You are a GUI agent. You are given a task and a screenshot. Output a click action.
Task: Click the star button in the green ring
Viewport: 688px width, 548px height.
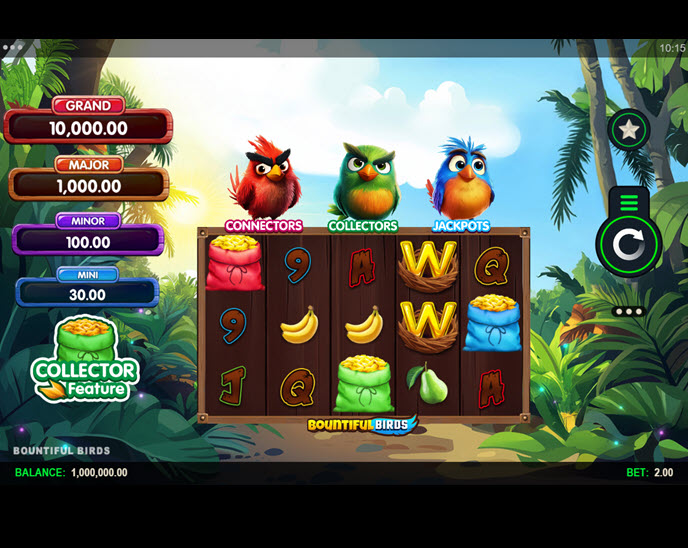click(x=629, y=129)
